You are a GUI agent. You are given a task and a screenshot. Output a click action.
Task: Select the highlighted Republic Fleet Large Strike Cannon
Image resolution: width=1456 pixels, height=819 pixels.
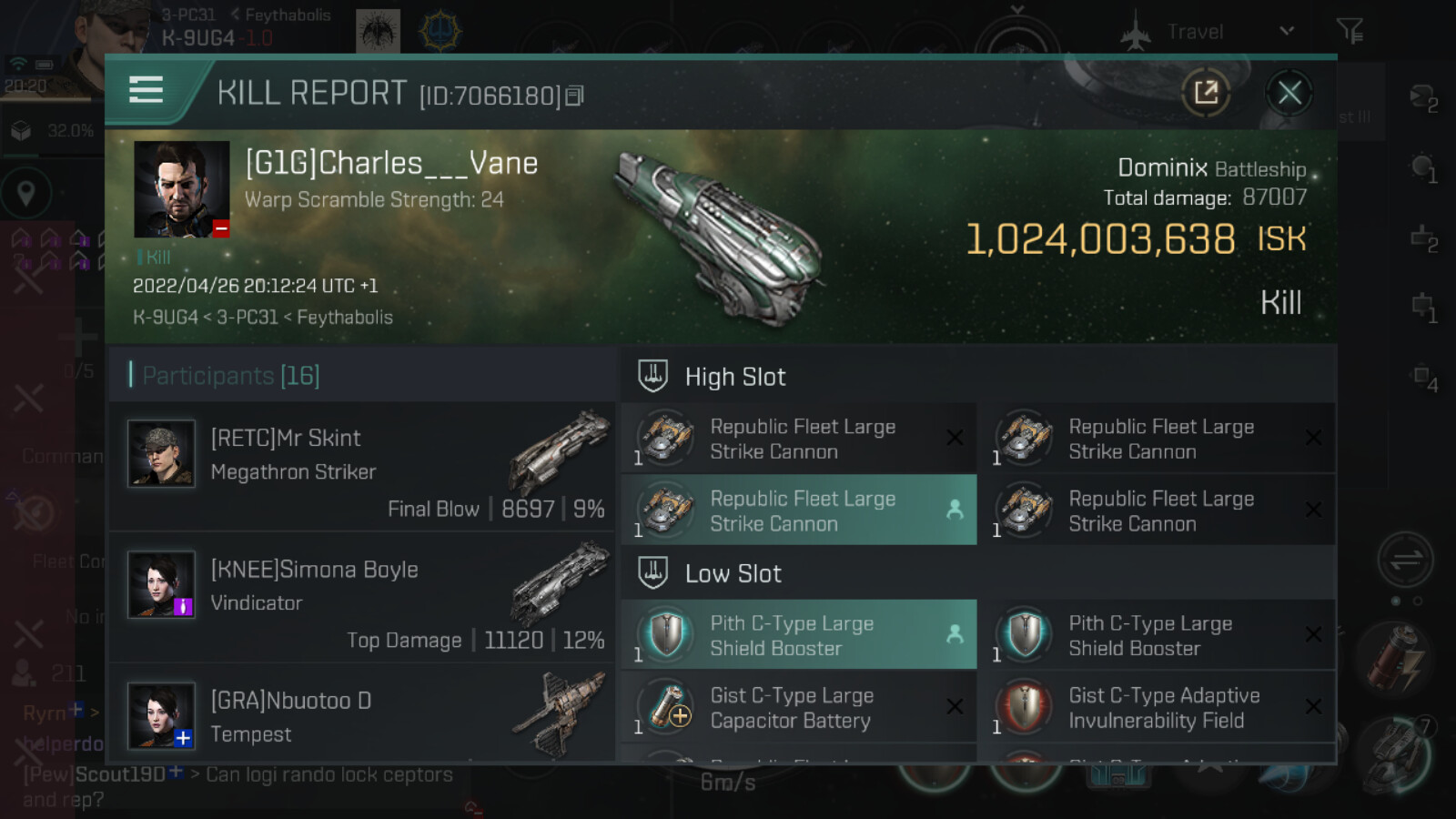coord(798,511)
